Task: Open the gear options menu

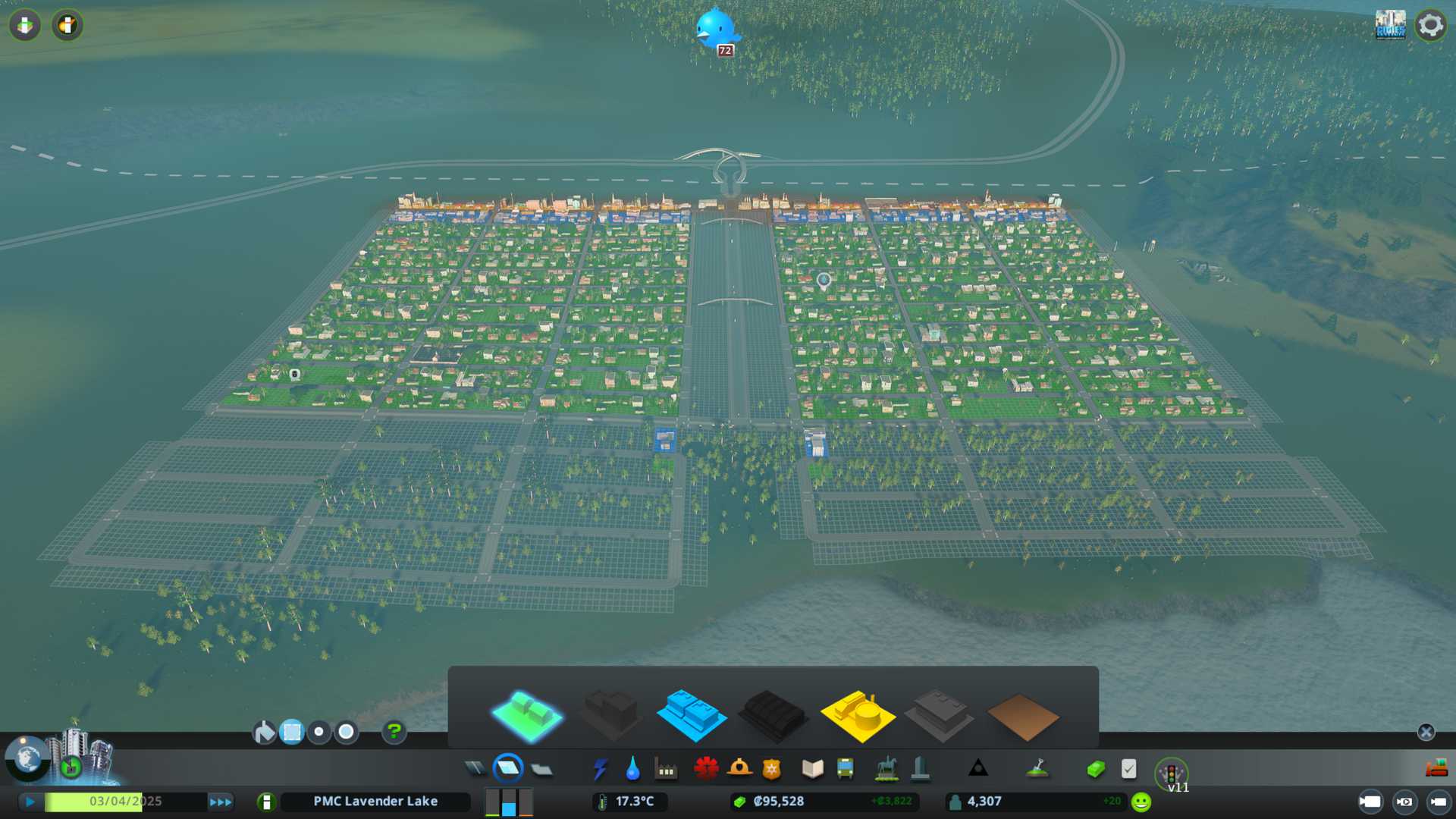Action: [x=1430, y=25]
